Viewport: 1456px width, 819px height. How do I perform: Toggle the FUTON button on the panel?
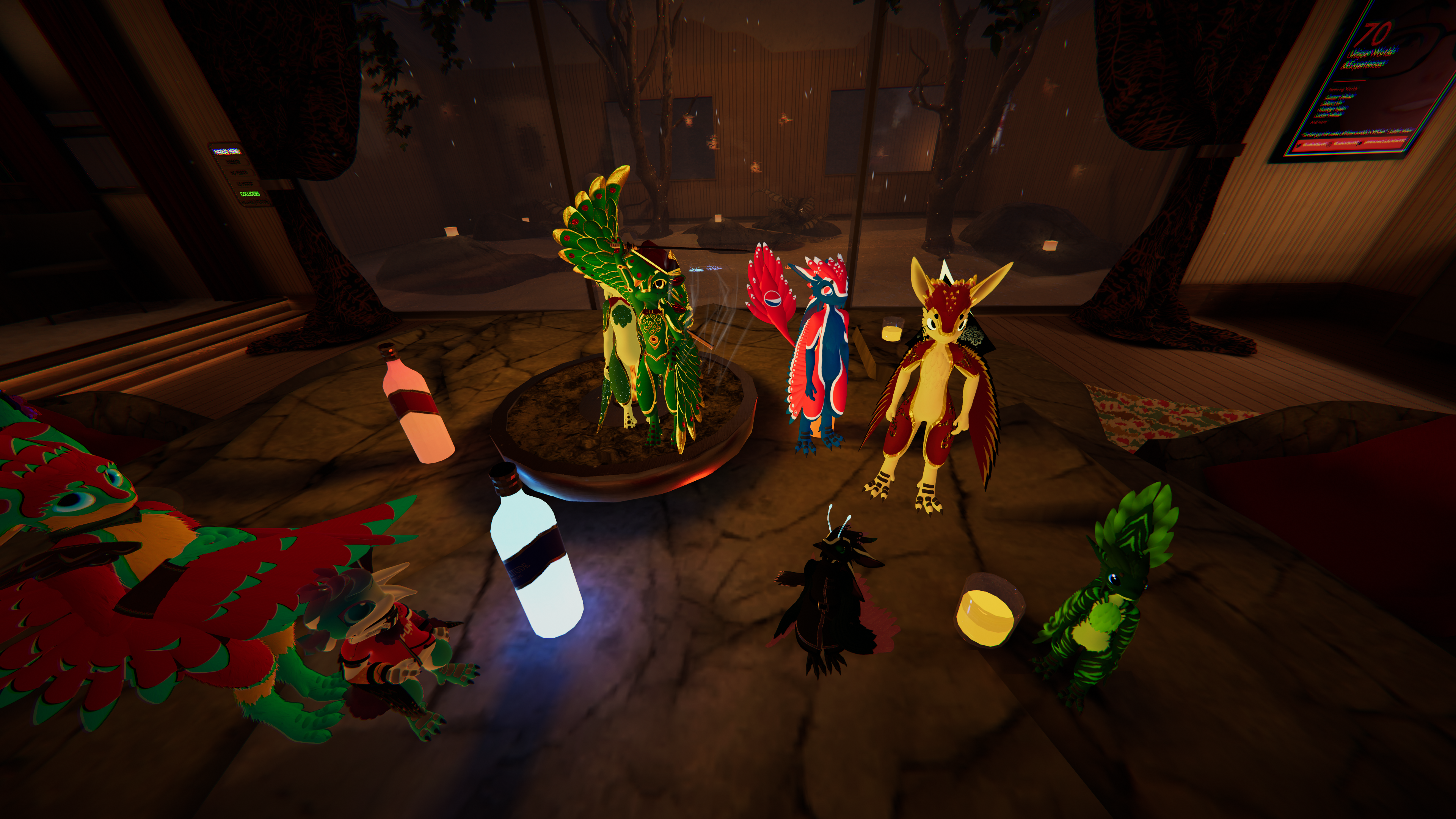[263, 202]
